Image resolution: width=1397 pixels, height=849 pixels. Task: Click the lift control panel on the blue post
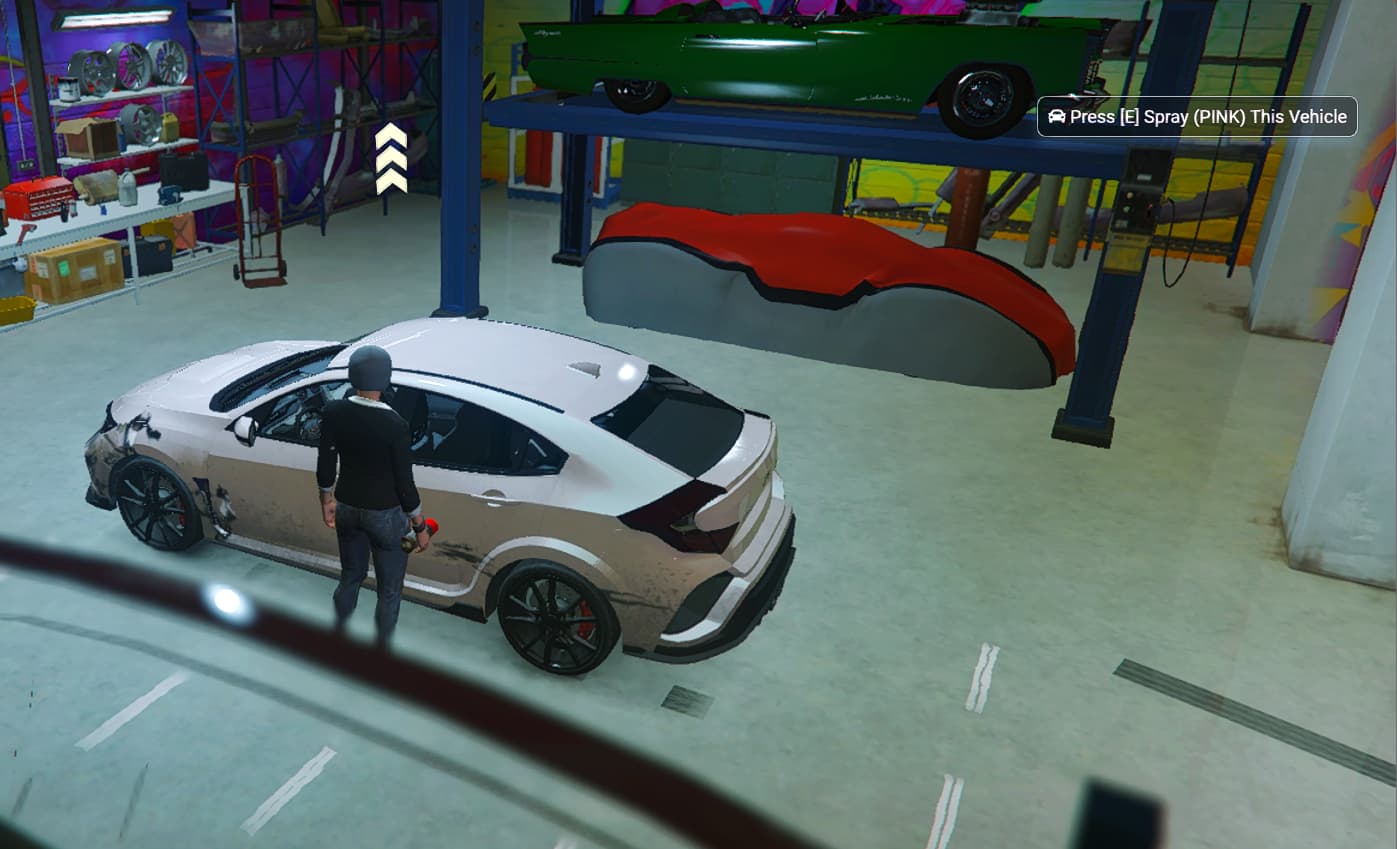coord(1138,190)
